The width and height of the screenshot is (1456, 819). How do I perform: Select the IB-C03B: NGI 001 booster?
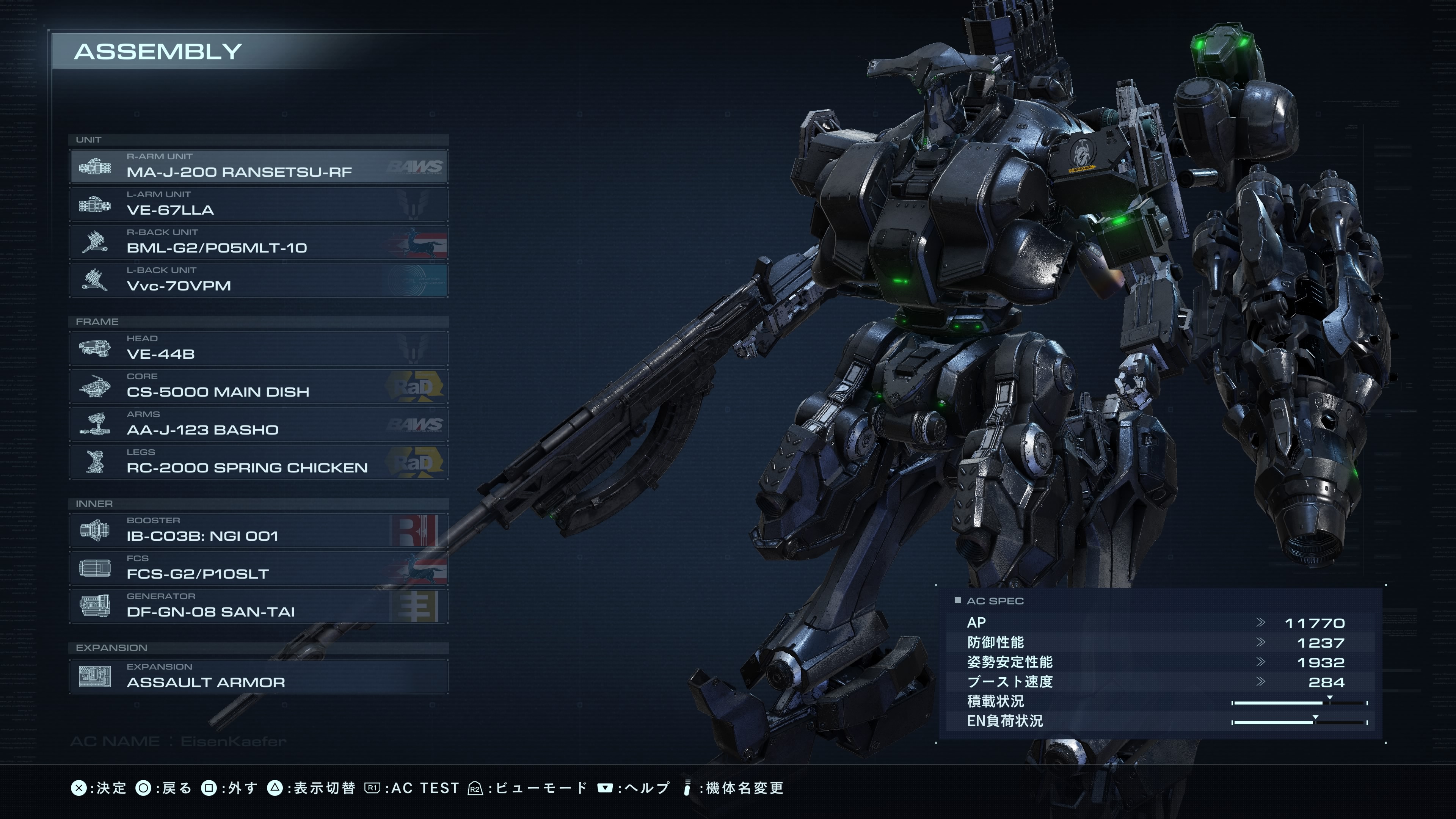click(x=258, y=530)
